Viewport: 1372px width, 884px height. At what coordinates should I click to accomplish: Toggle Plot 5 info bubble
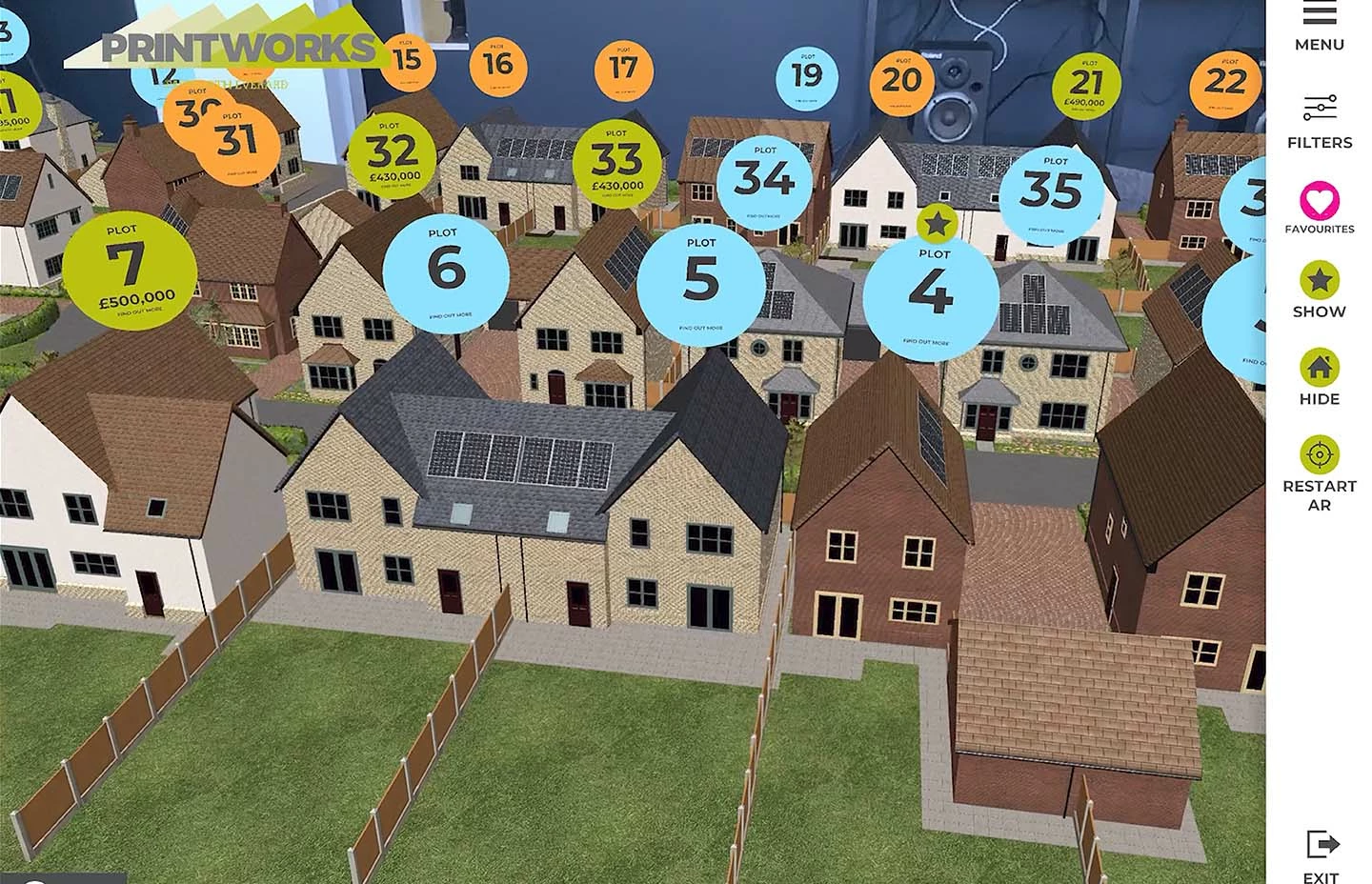703,280
